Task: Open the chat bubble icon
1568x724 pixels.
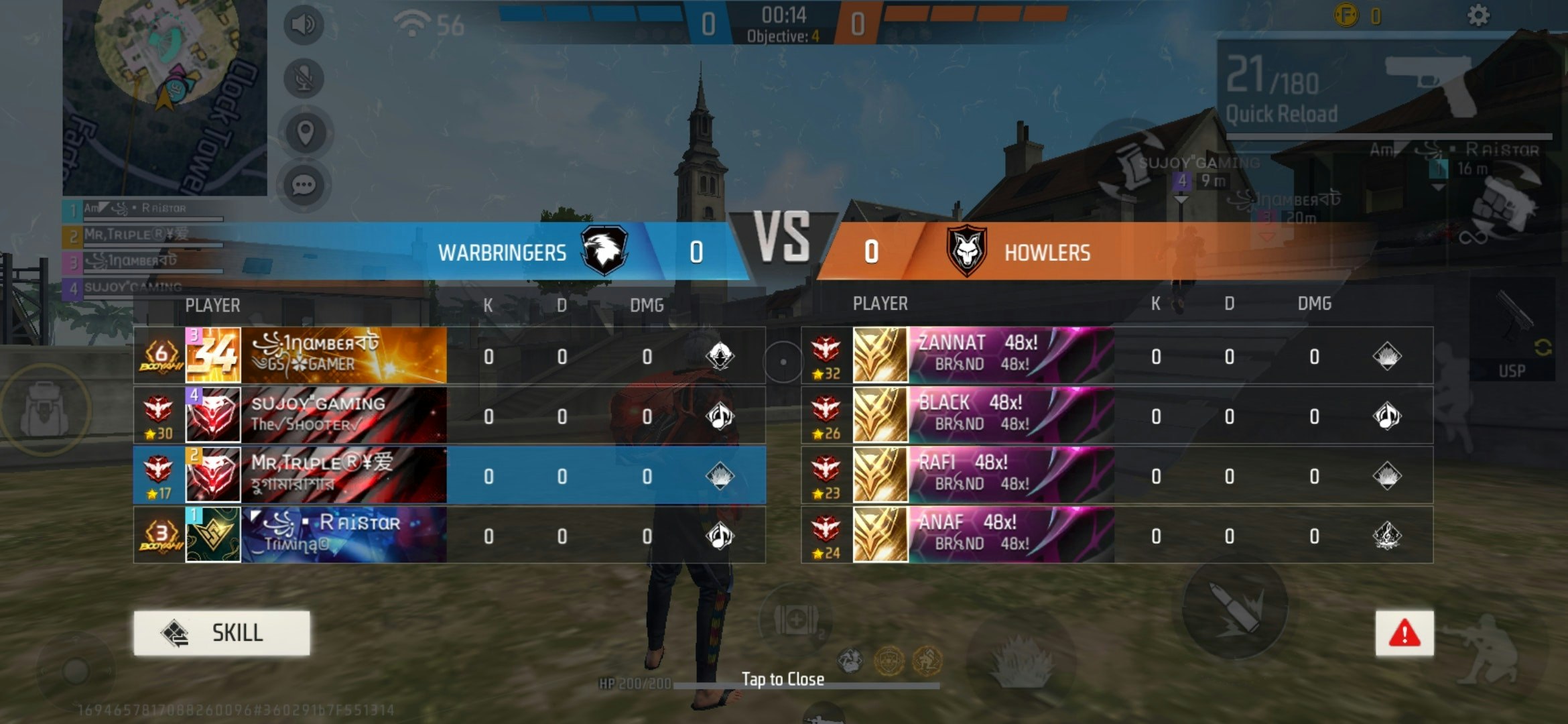Action: tap(304, 185)
